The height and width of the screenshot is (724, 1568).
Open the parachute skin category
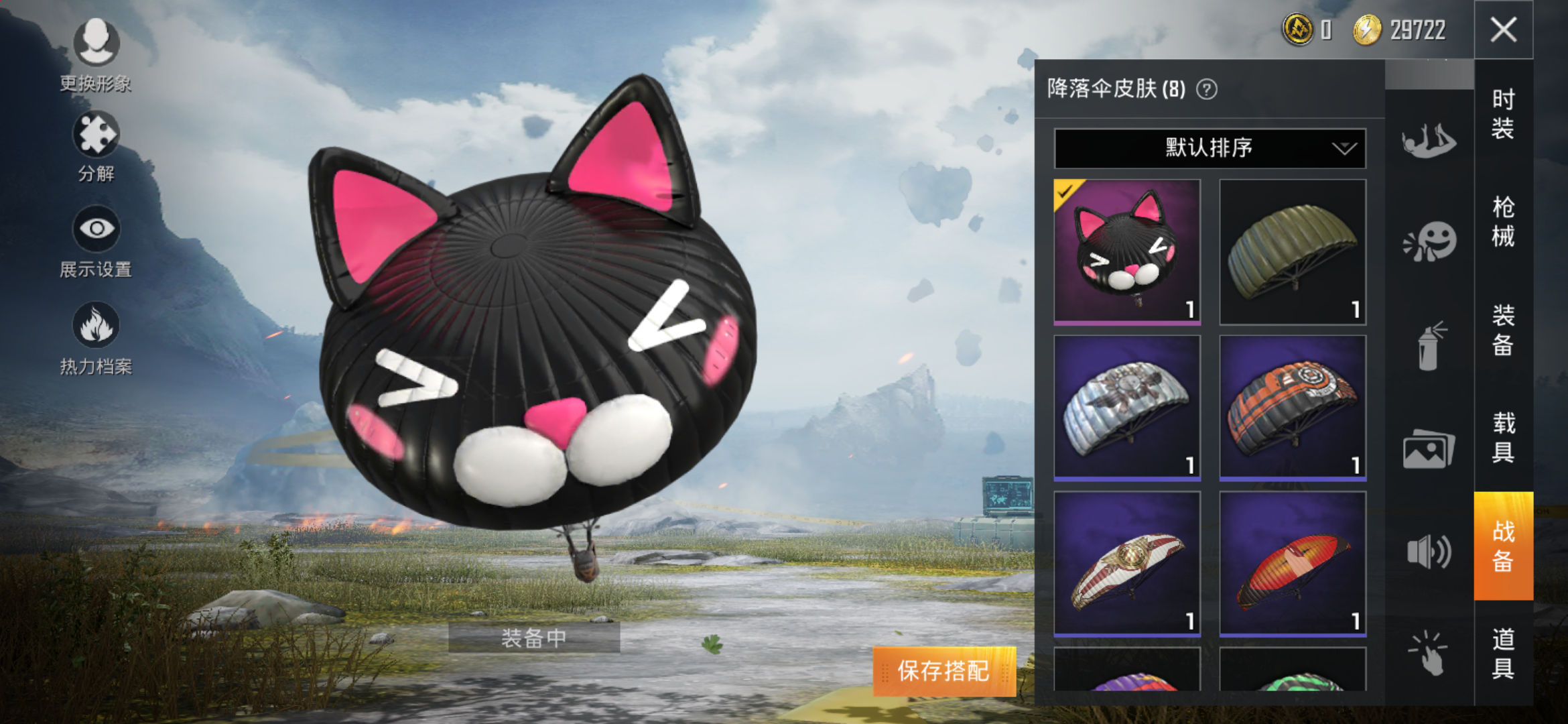pyautogui.click(x=1429, y=141)
